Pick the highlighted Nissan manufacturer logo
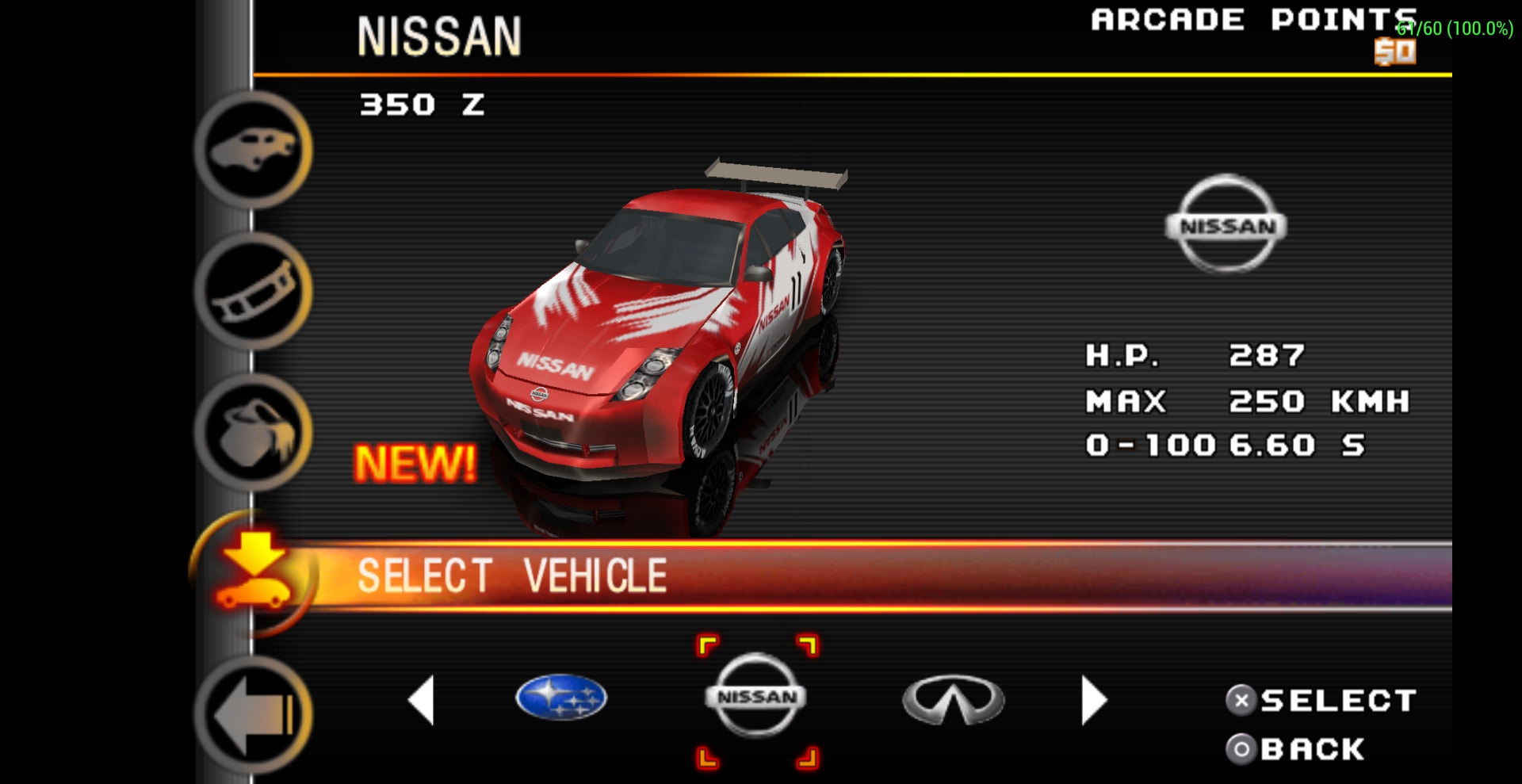This screenshot has width=1522, height=784. pos(756,697)
